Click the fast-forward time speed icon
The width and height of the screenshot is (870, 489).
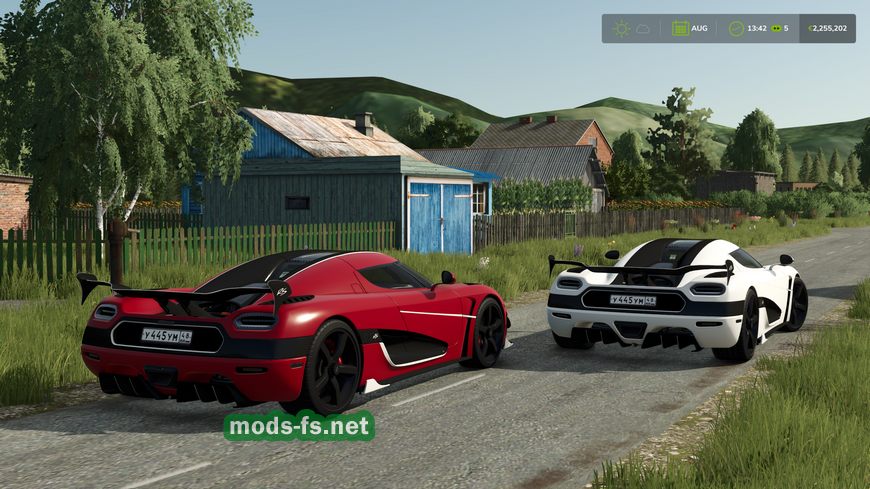776,28
